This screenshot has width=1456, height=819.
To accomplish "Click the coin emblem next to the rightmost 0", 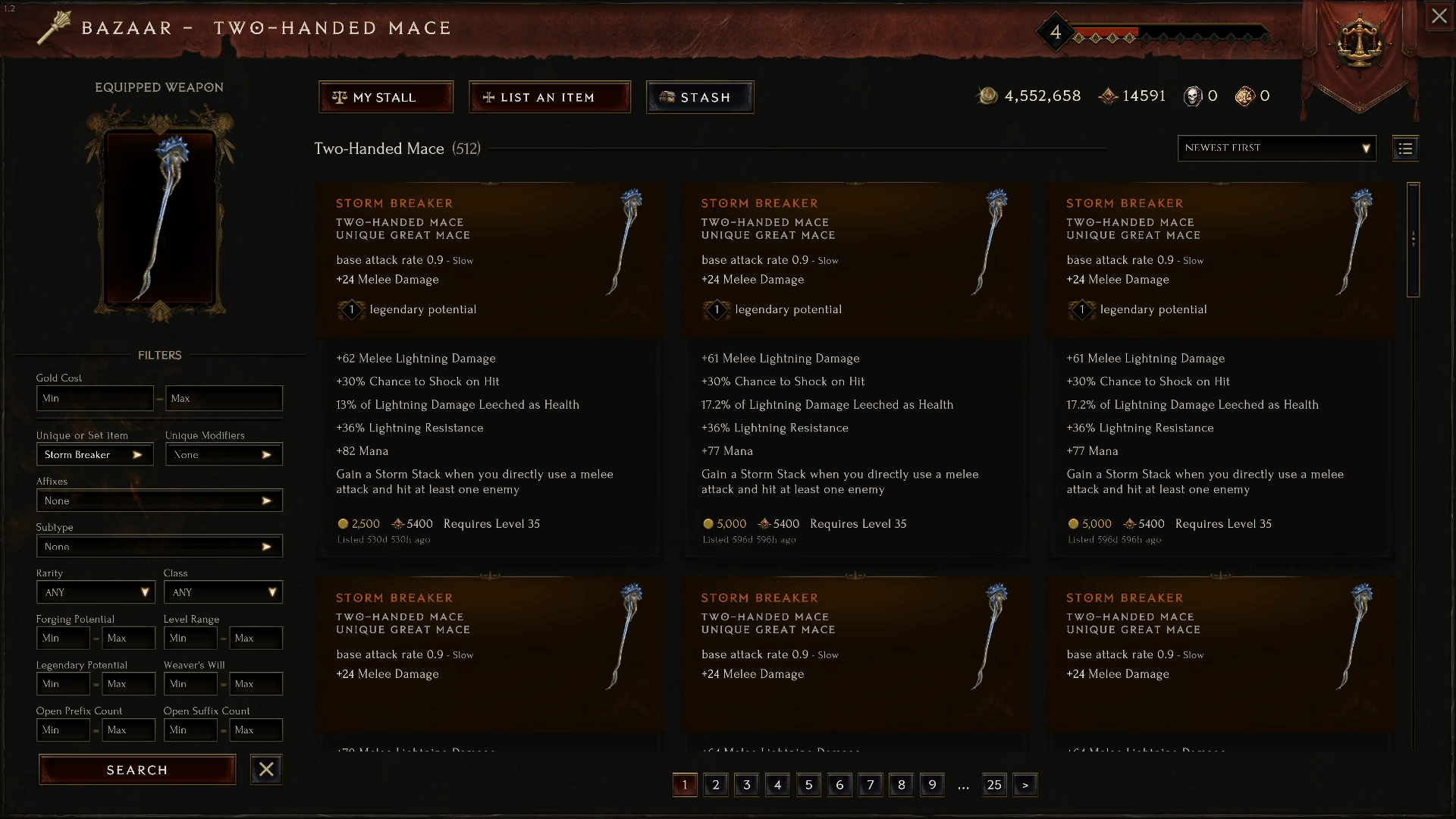I will 1244,96.
